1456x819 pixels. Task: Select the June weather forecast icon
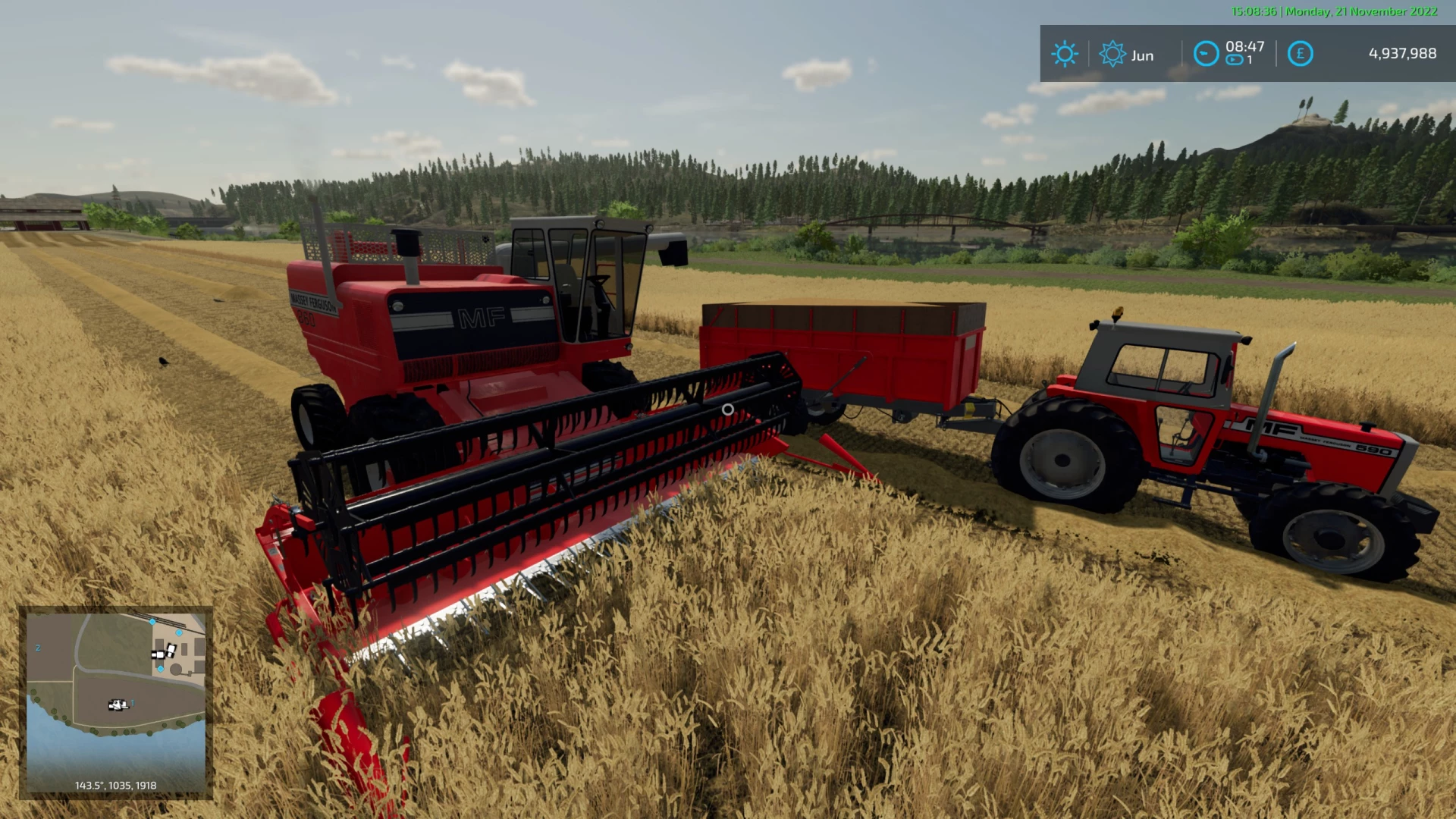click(x=1112, y=53)
